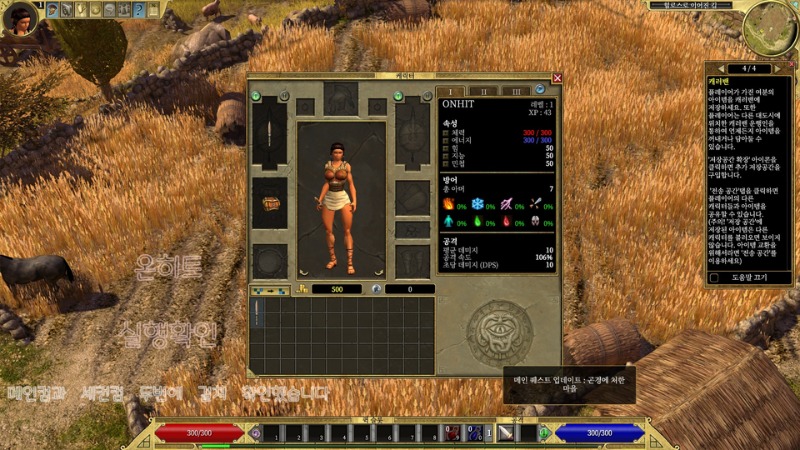The width and height of the screenshot is (800, 450).
Task: Pick the dagger item in the inventory grid
Action: tap(256, 312)
